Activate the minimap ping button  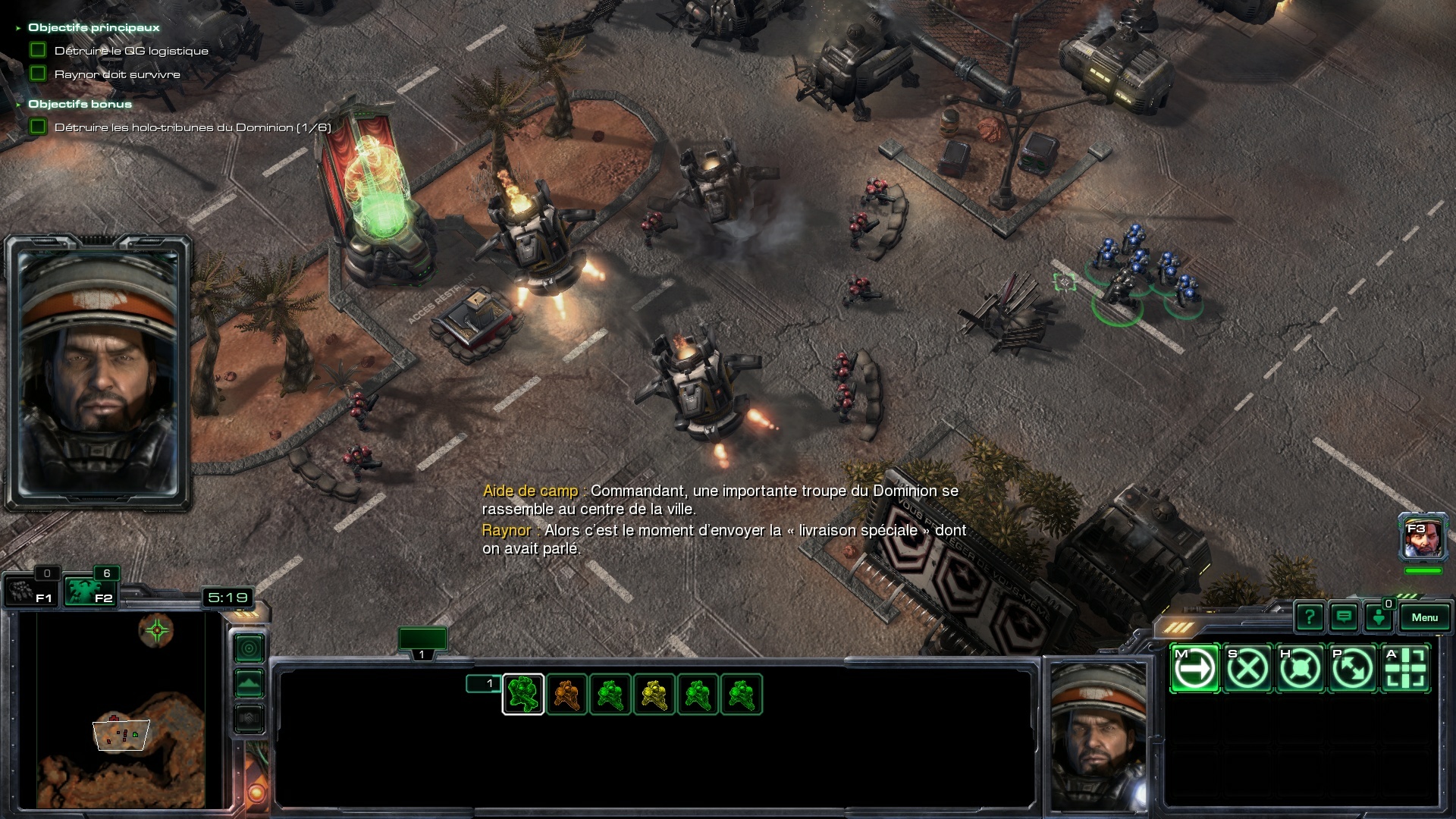point(249,648)
